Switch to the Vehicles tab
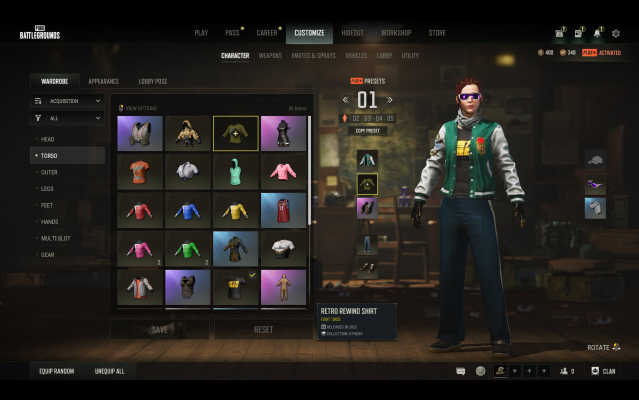The height and width of the screenshot is (400, 639). coord(355,56)
